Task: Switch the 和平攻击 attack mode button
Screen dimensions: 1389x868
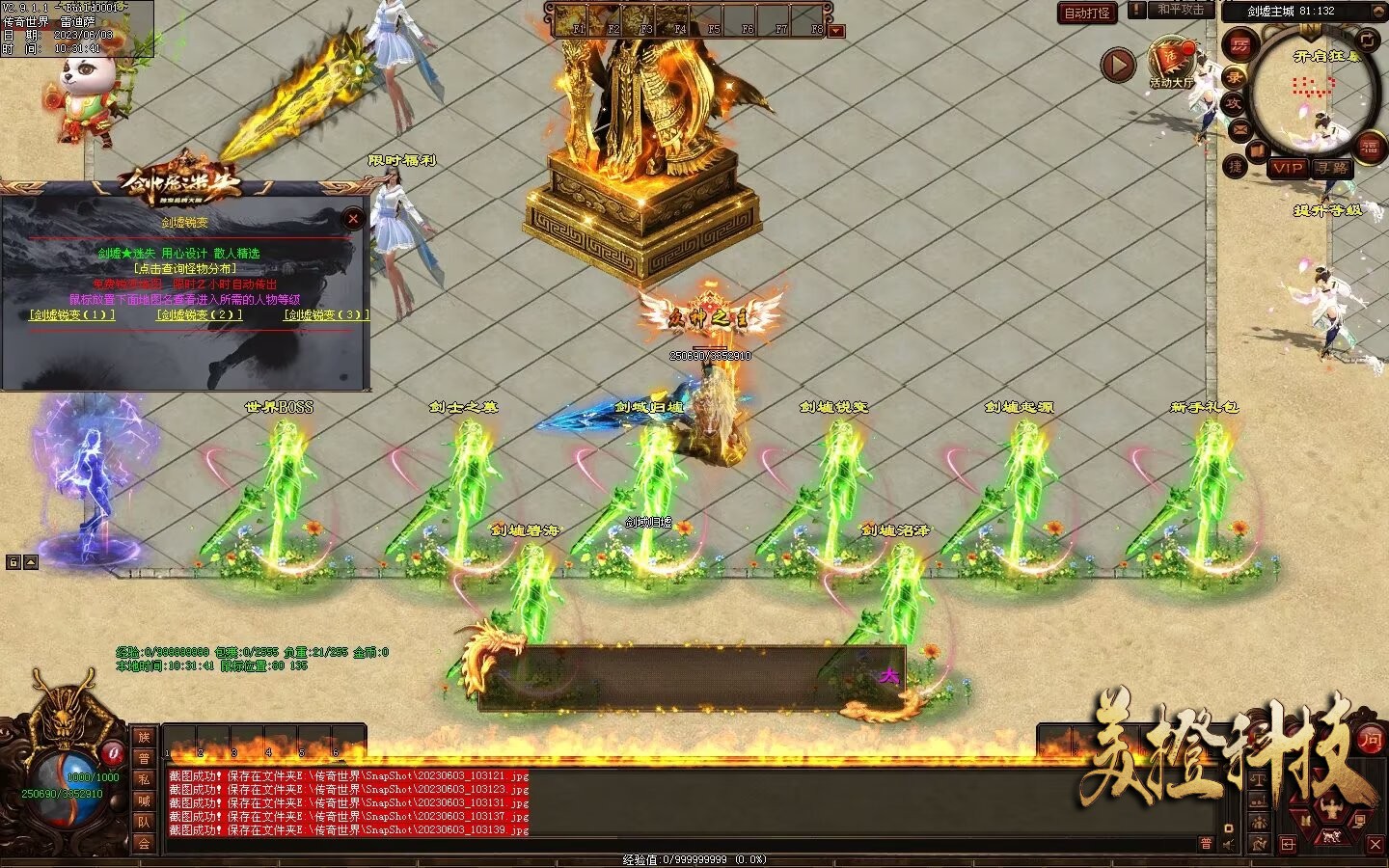Action: pos(1181,10)
